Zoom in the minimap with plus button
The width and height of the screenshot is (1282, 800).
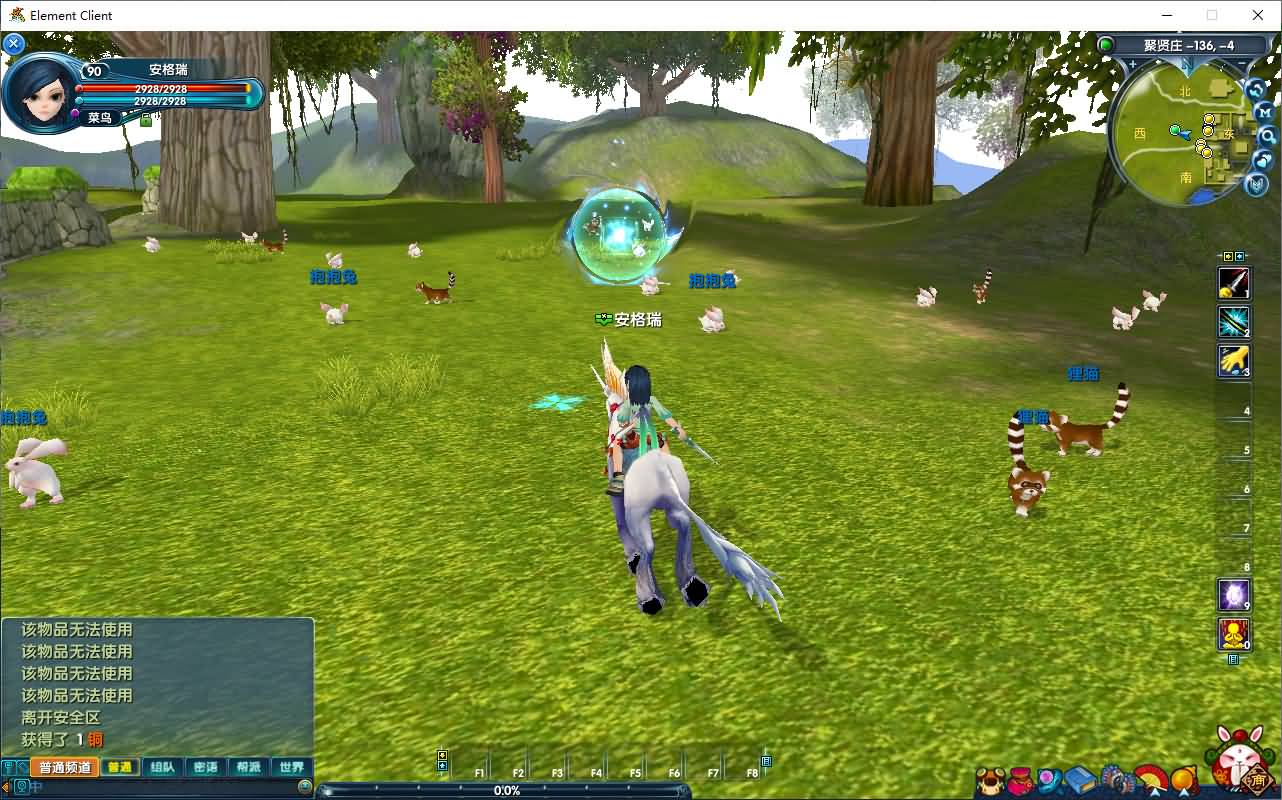tap(1132, 64)
